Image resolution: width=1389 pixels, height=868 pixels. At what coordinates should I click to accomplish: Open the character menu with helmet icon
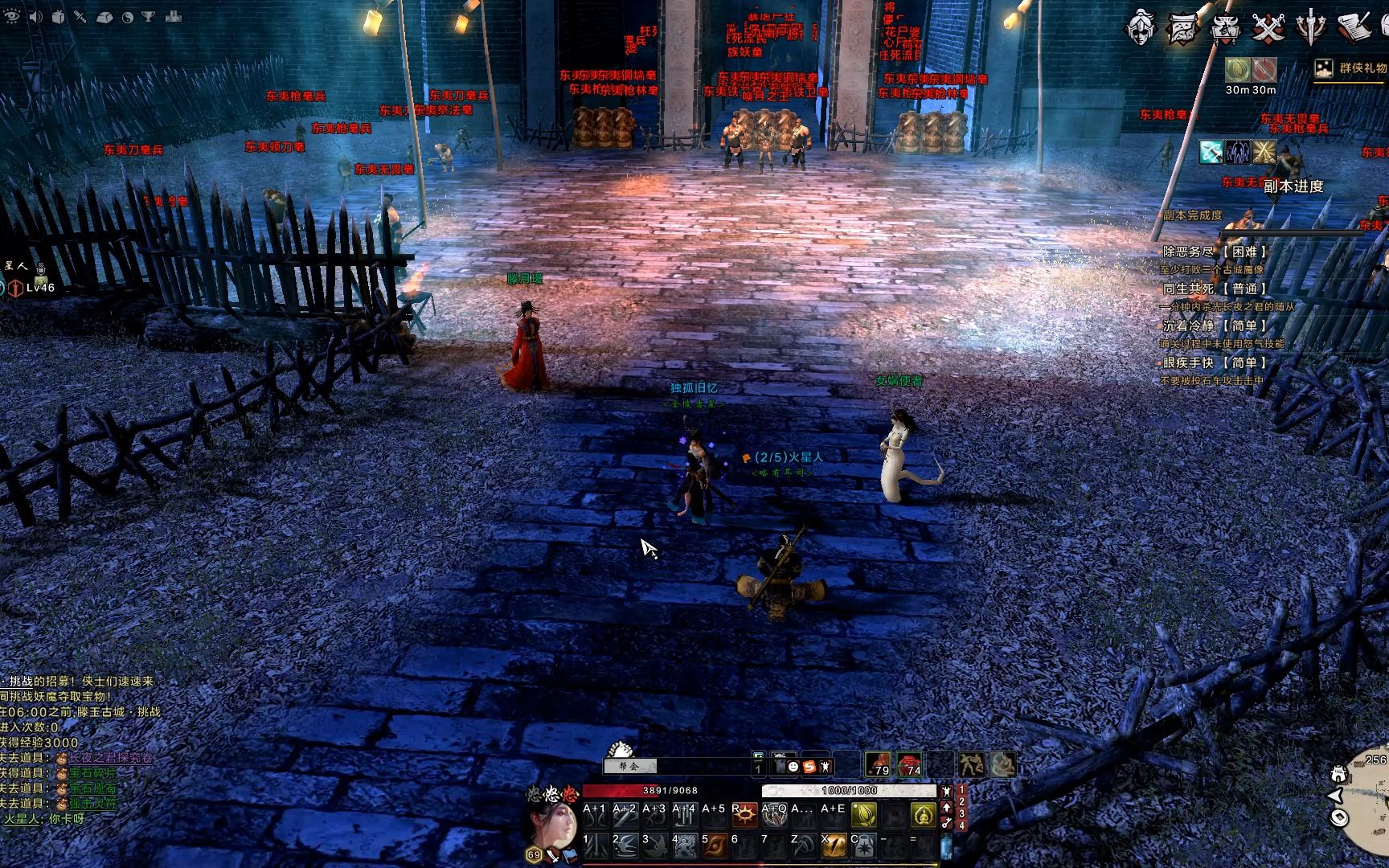point(1141,27)
